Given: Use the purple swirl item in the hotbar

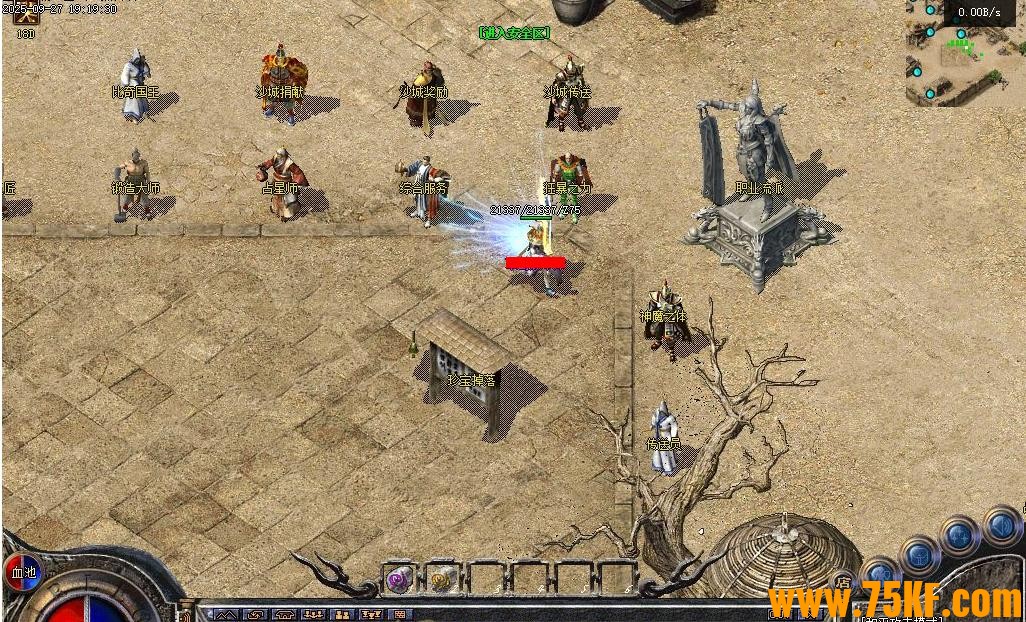Looking at the screenshot, I should point(399,578).
